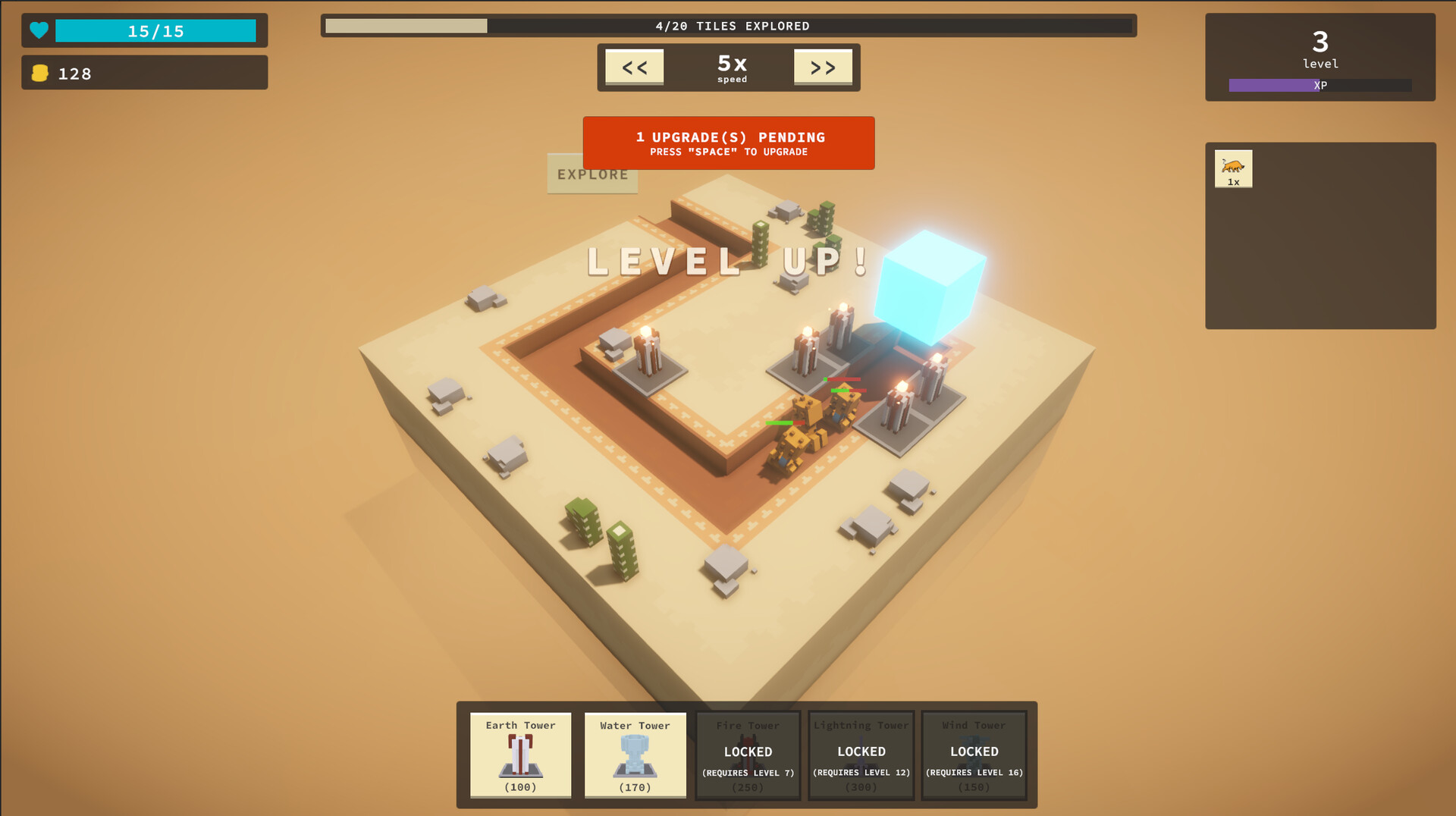
Task: Click the 4/20 TILES EXPLORED progress bar
Action: (728, 25)
